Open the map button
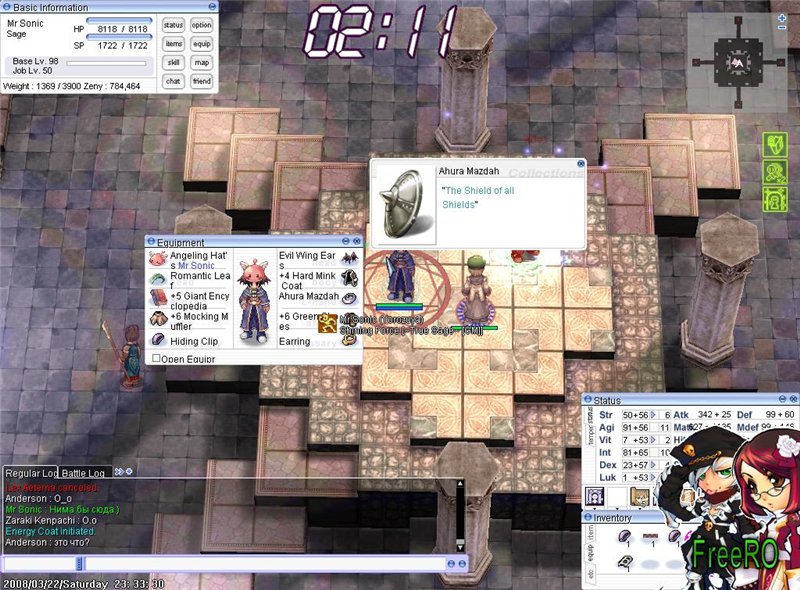 coord(202,62)
